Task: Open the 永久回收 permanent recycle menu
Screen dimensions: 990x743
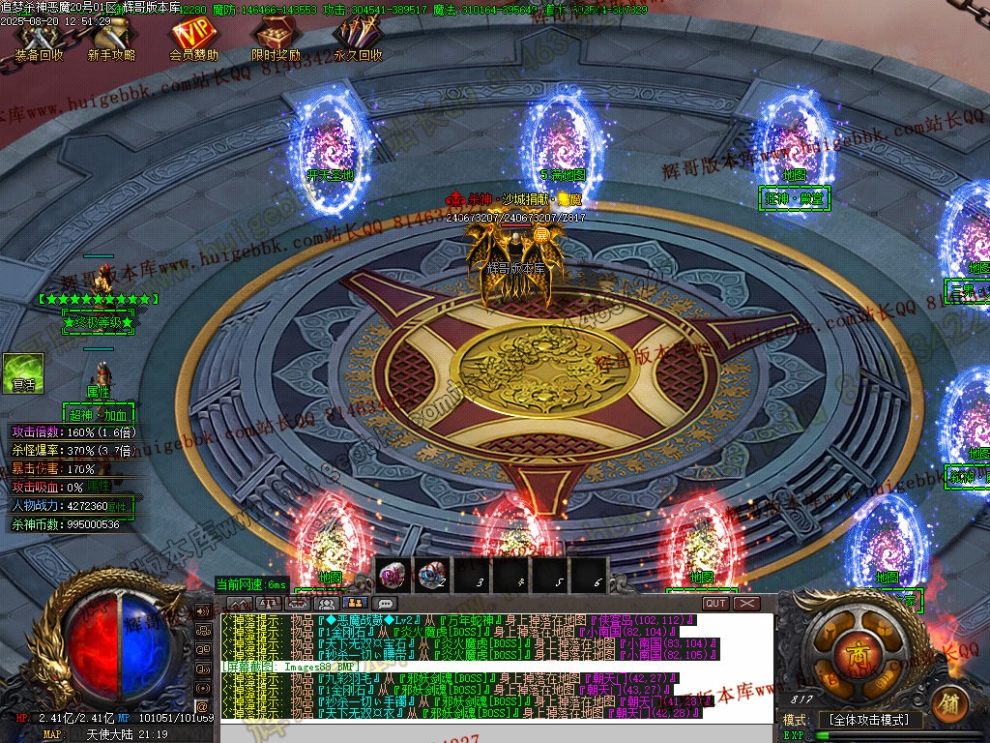Action: click(357, 40)
